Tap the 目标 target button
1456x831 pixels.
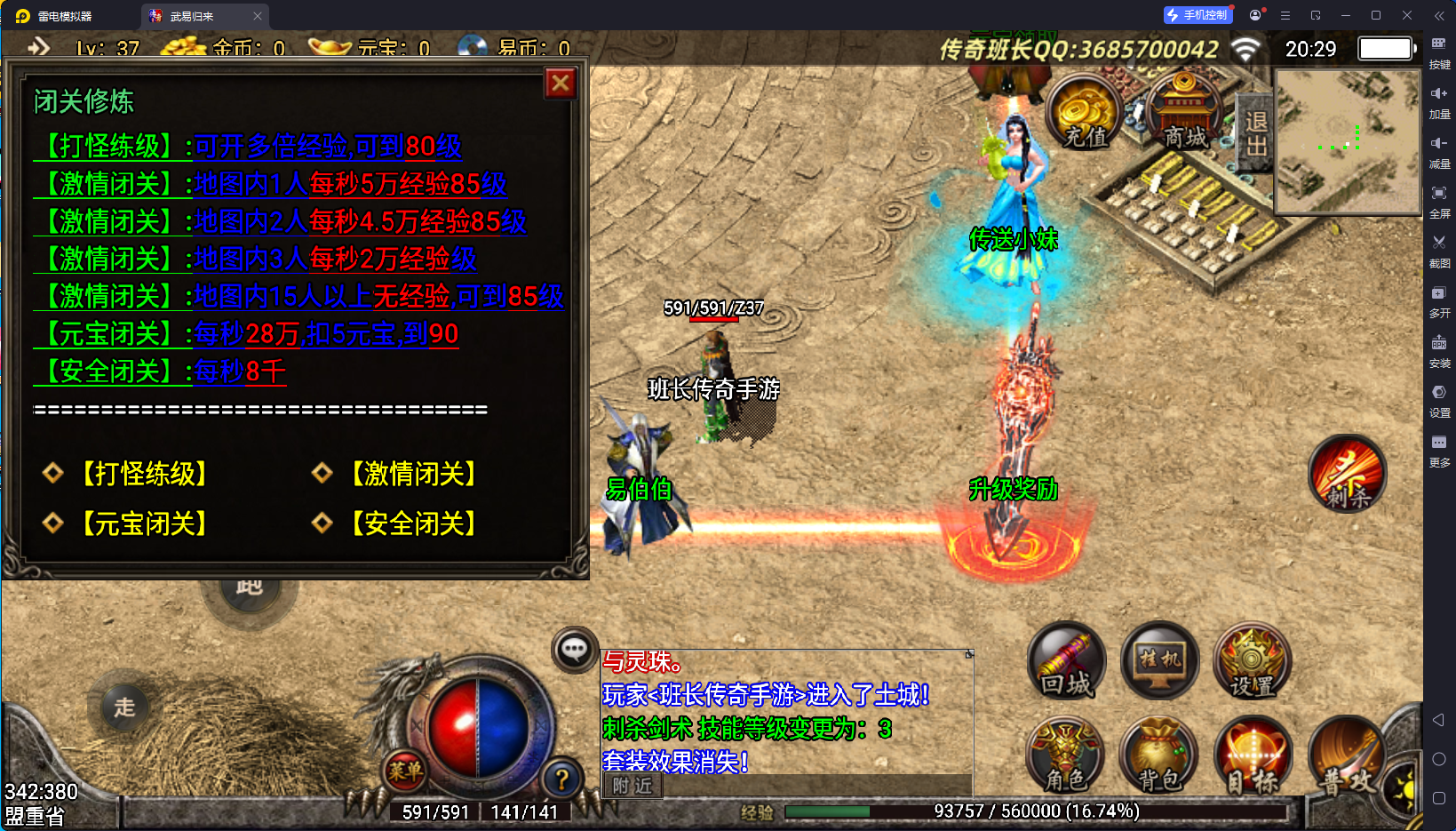point(1252,755)
